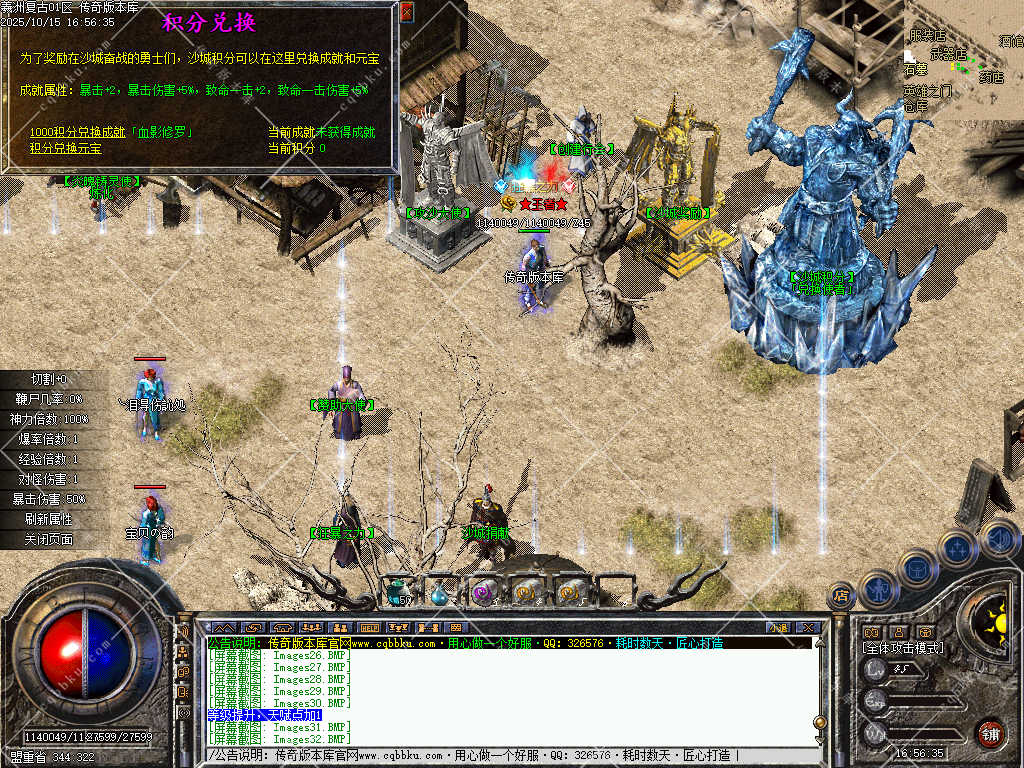
Task: Click the chat panel's 小退 logout button
Action: click(x=779, y=627)
